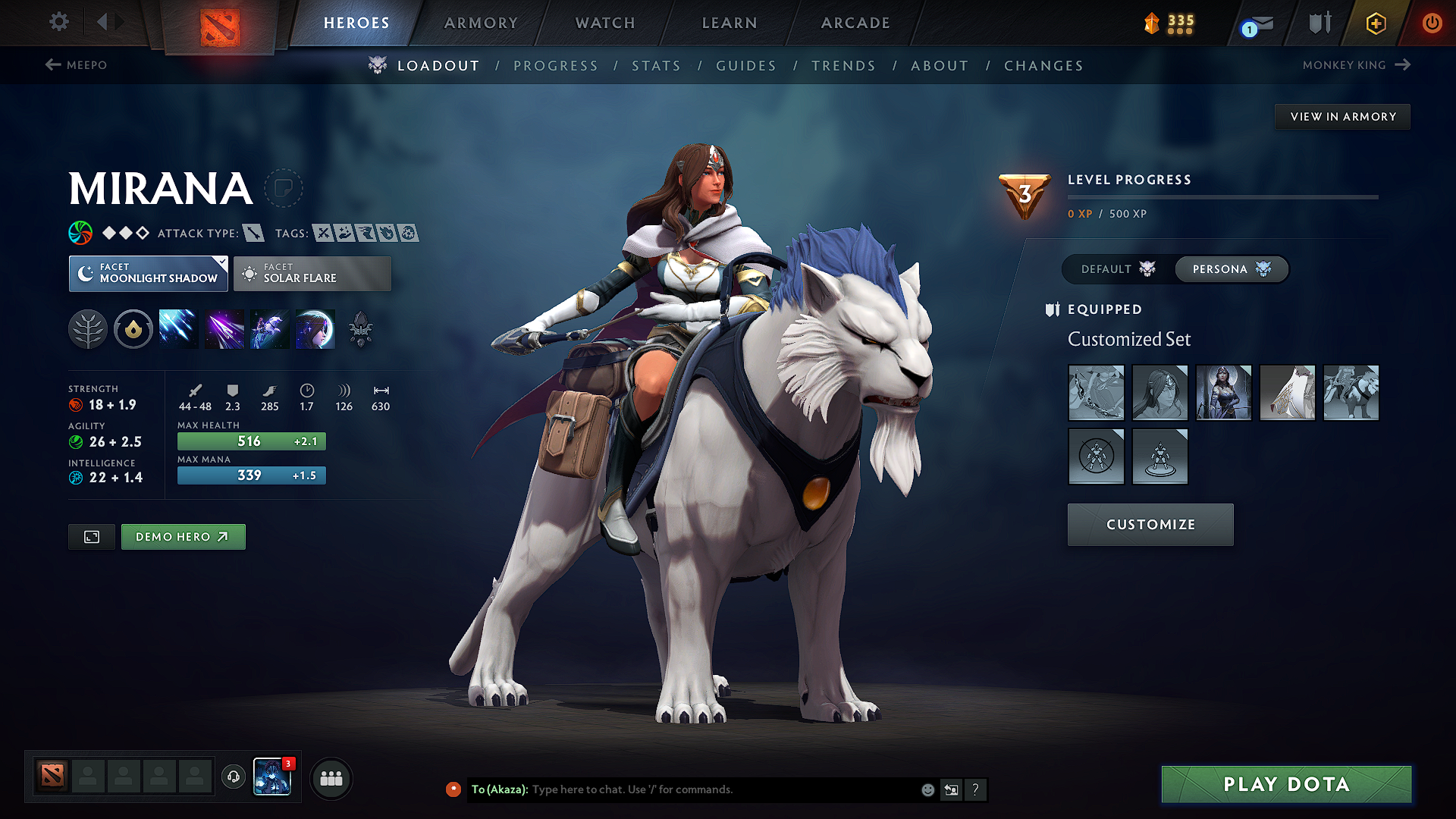
Task: Select the Starstorm ability icon
Action: point(178,328)
